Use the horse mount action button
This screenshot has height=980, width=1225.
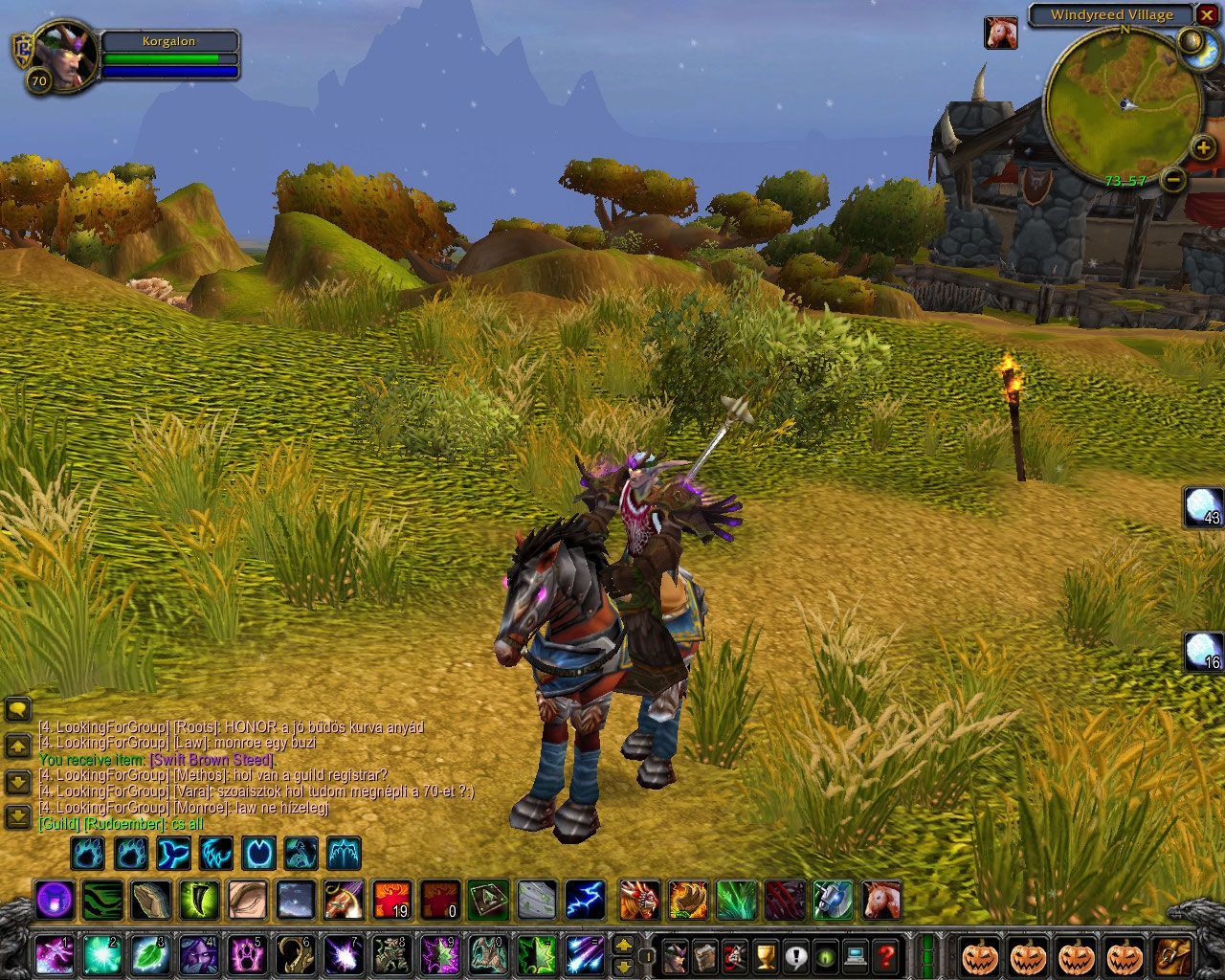pos(881,901)
